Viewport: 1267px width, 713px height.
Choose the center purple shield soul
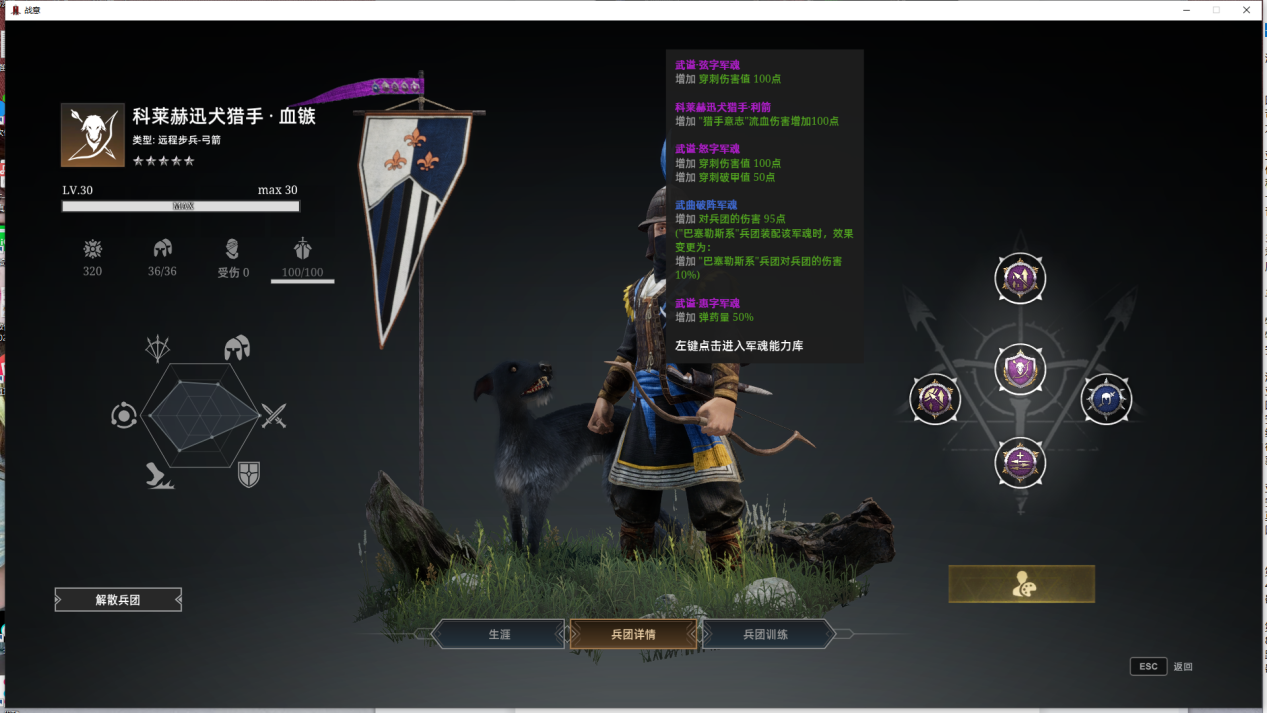click(1020, 370)
